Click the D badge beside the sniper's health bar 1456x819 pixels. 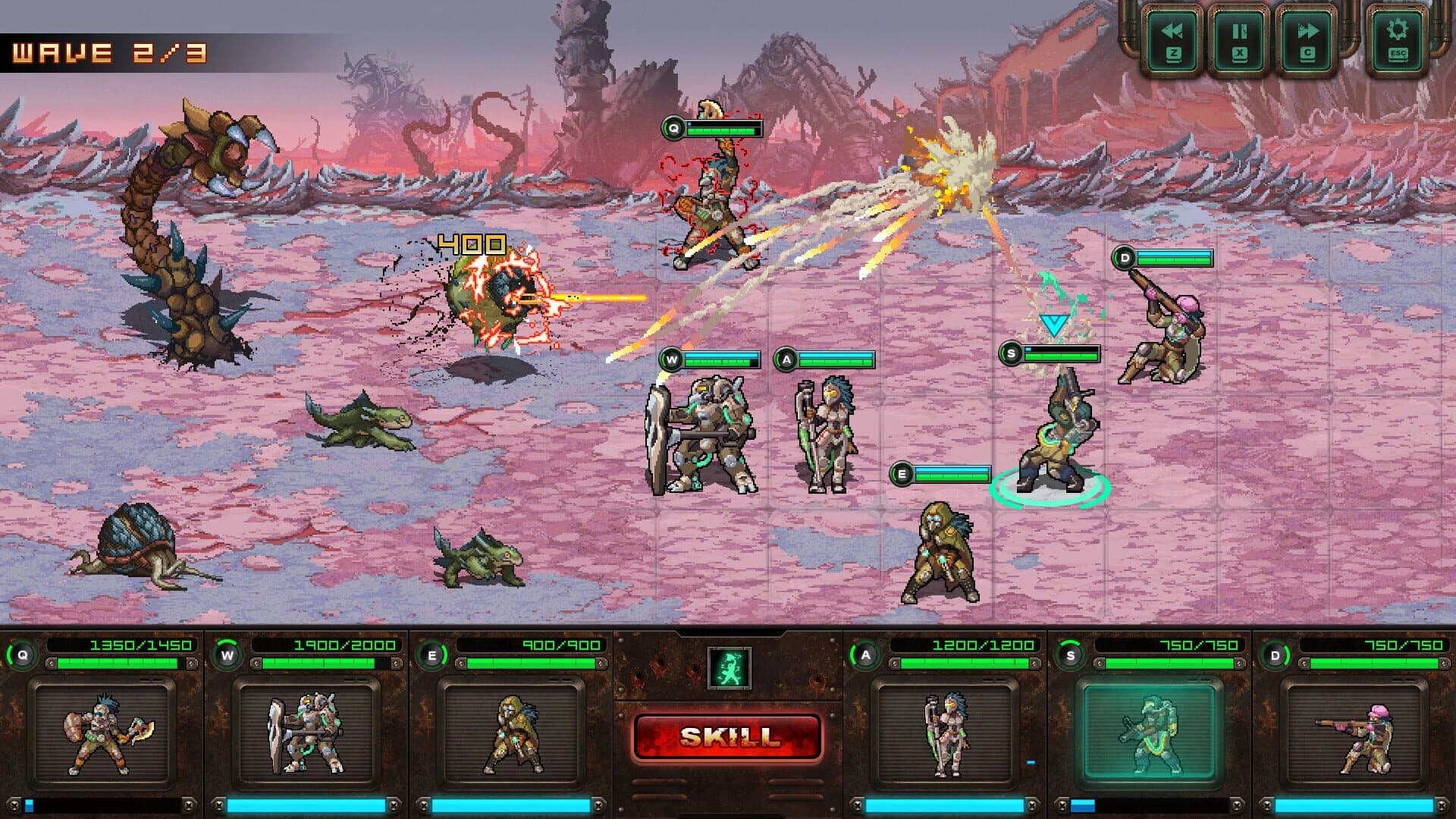coord(1122,256)
